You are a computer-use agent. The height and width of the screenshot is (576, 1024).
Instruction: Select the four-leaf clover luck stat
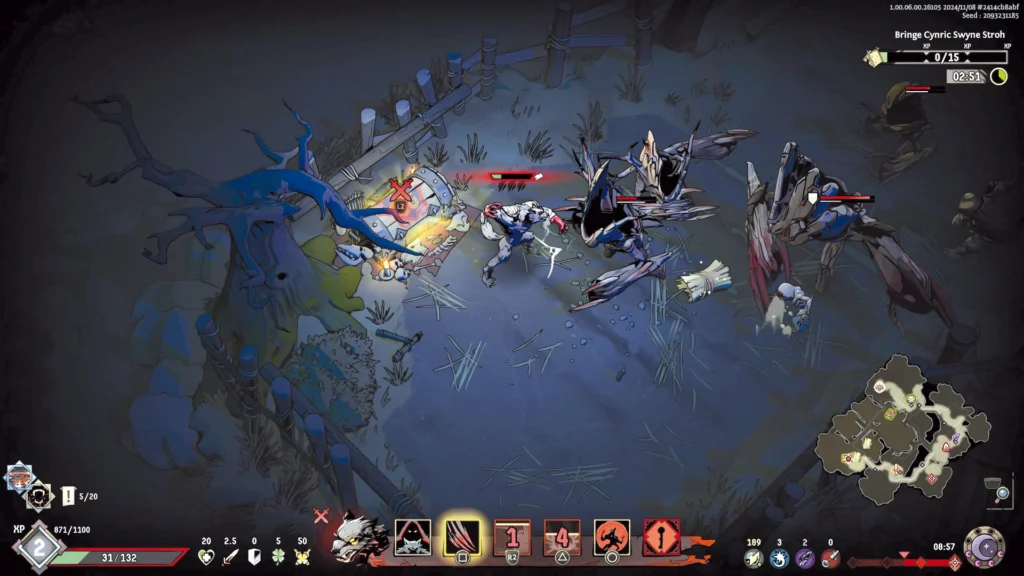[x=278, y=556]
